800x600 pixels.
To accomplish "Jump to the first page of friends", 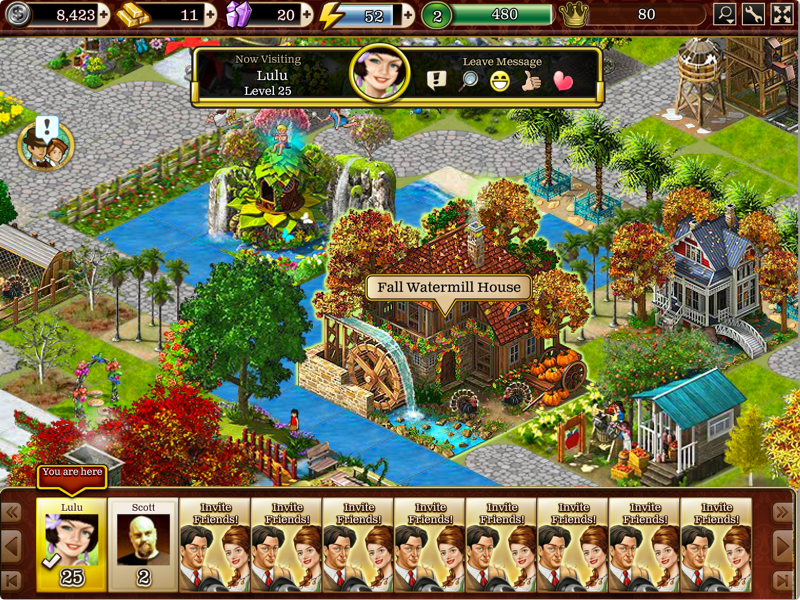I will click(13, 580).
